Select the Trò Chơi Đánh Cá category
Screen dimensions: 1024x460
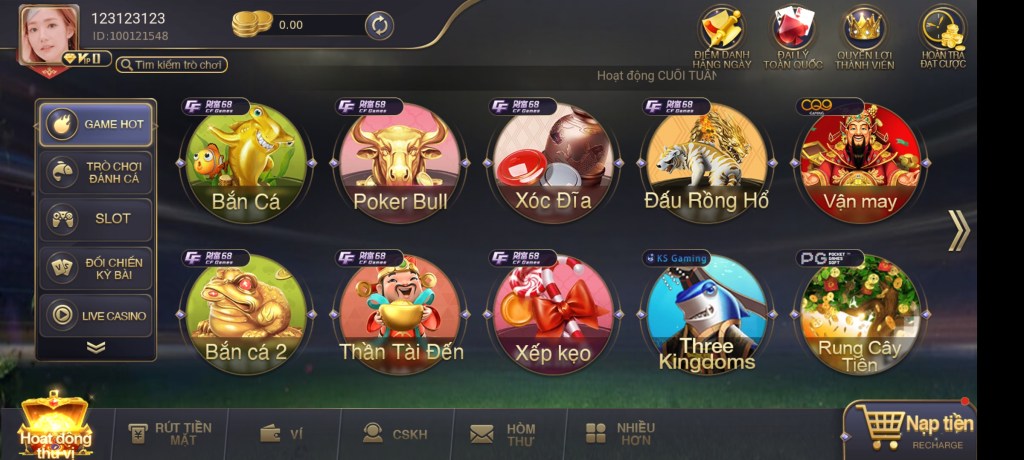[x=96, y=172]
